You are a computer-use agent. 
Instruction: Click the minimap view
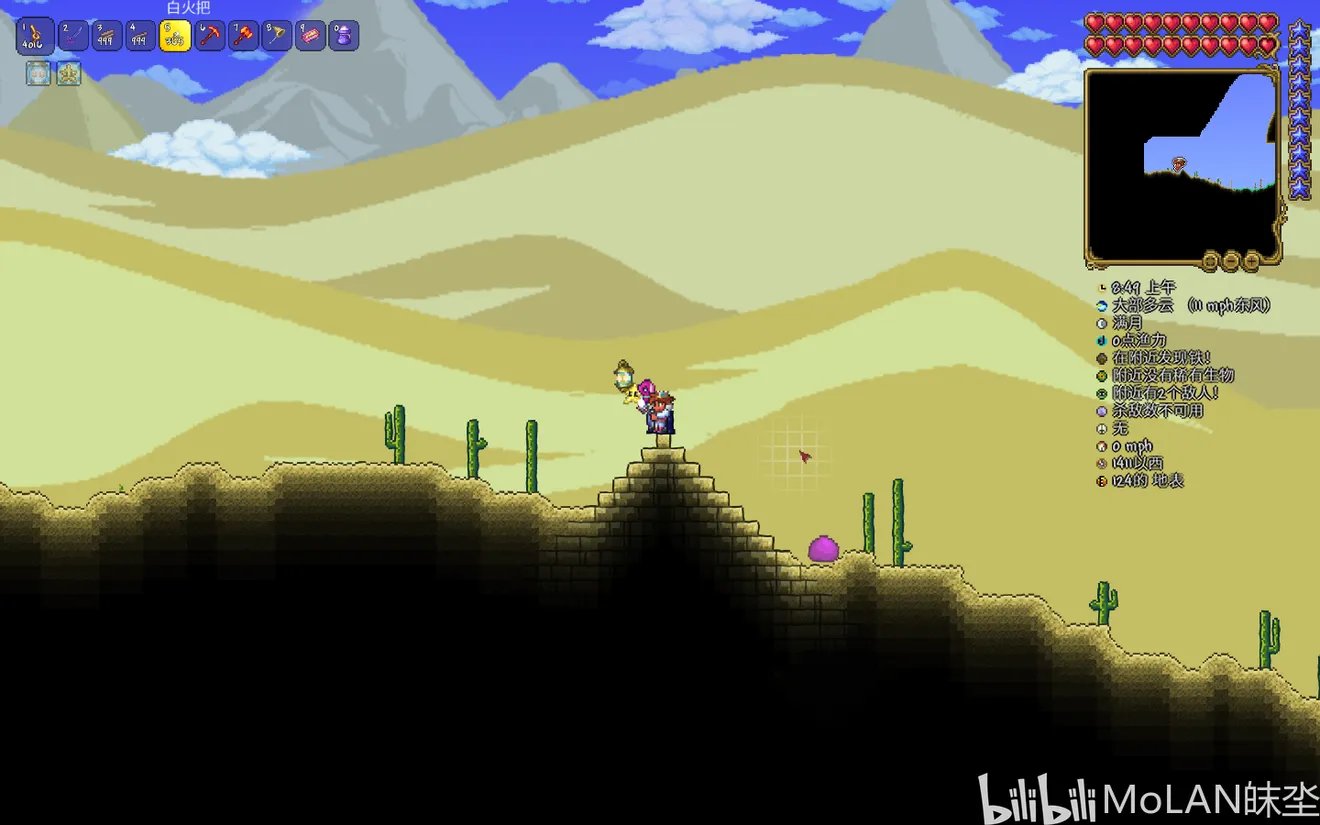[1181, 165]
